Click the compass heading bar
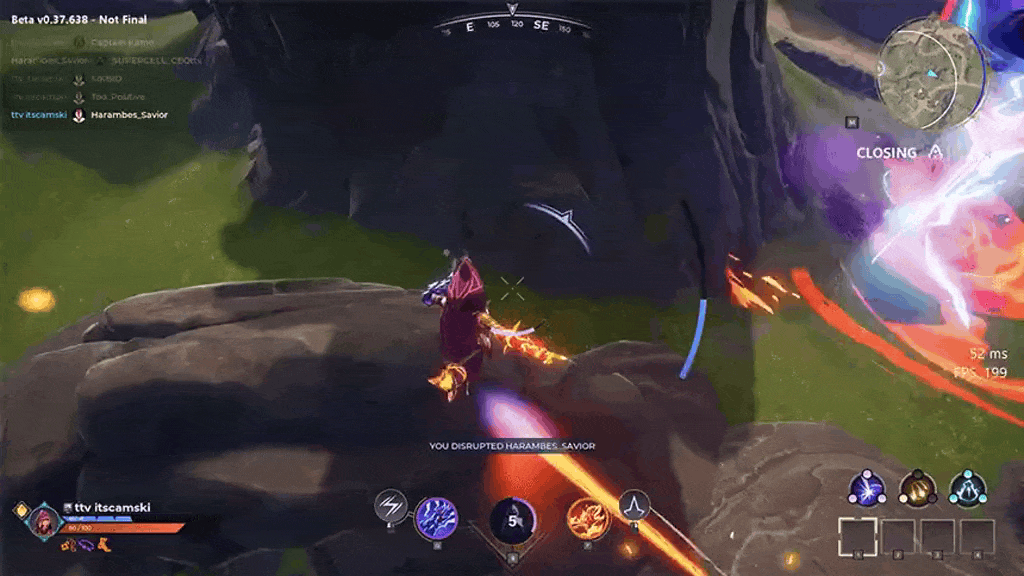The image size is (1024, 576). [x=512, y=26]
